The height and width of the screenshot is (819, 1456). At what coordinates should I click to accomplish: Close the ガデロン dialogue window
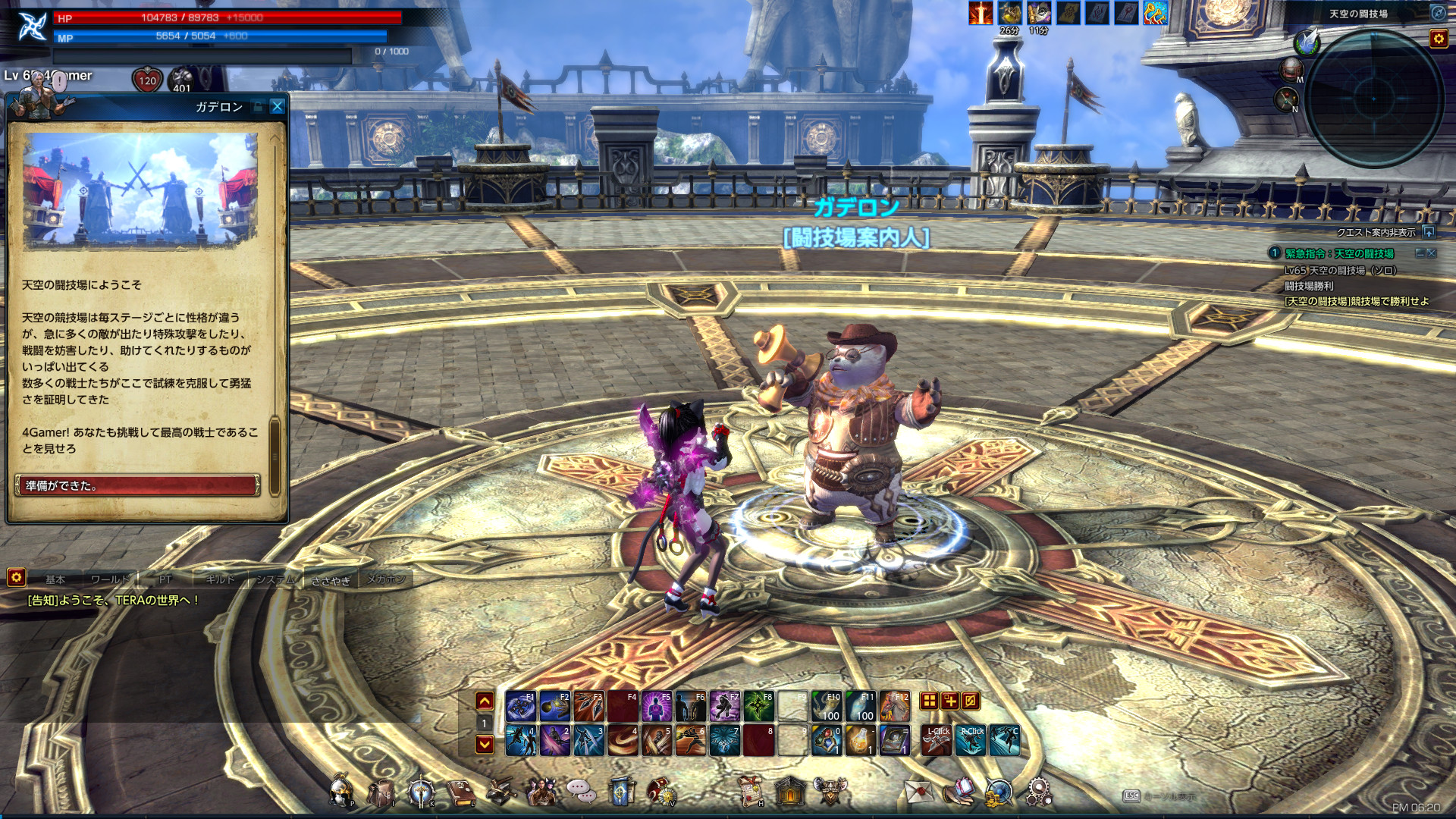(x=278, y=107)
